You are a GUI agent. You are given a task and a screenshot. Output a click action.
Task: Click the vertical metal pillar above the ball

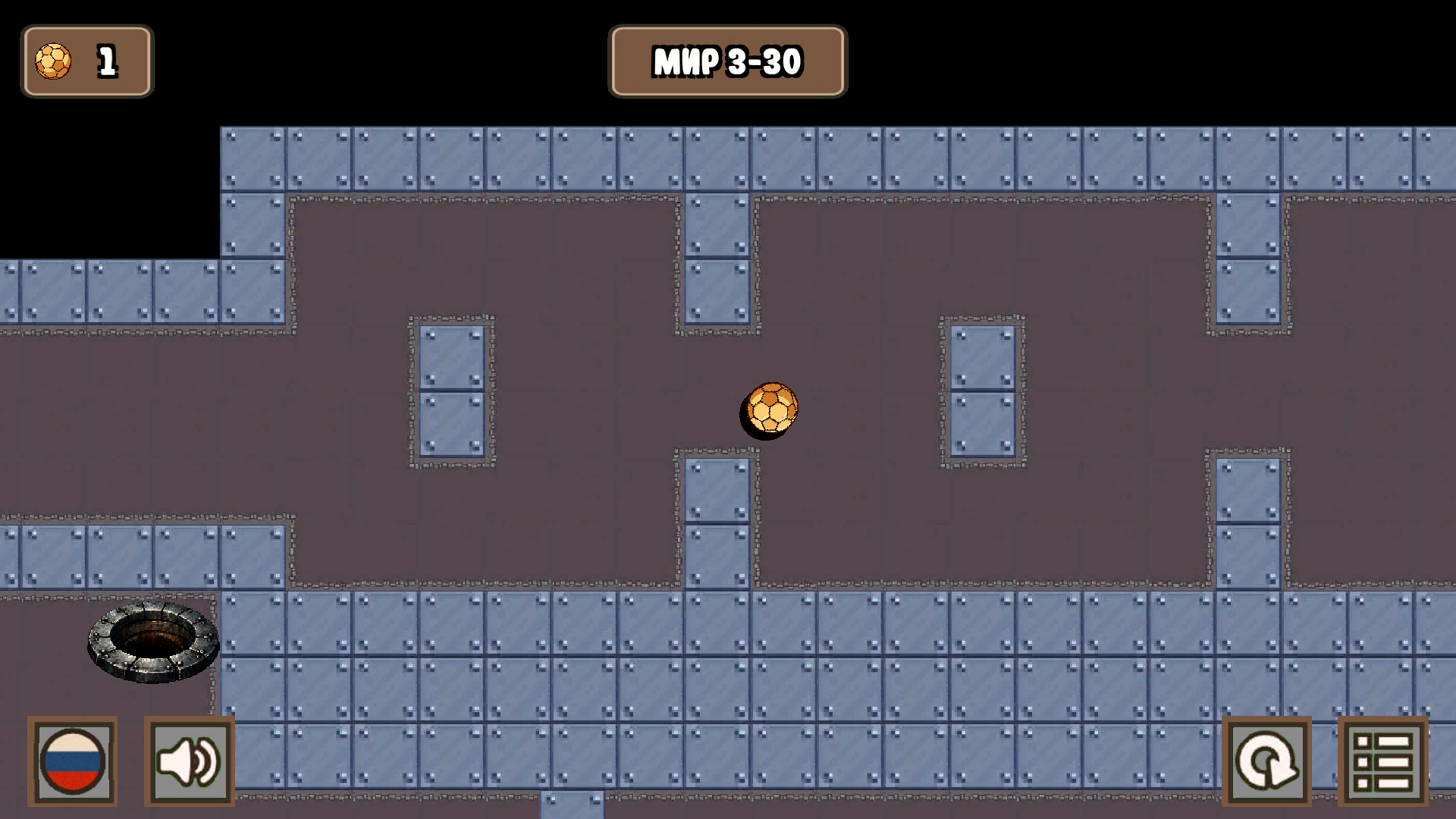point(713,258)
